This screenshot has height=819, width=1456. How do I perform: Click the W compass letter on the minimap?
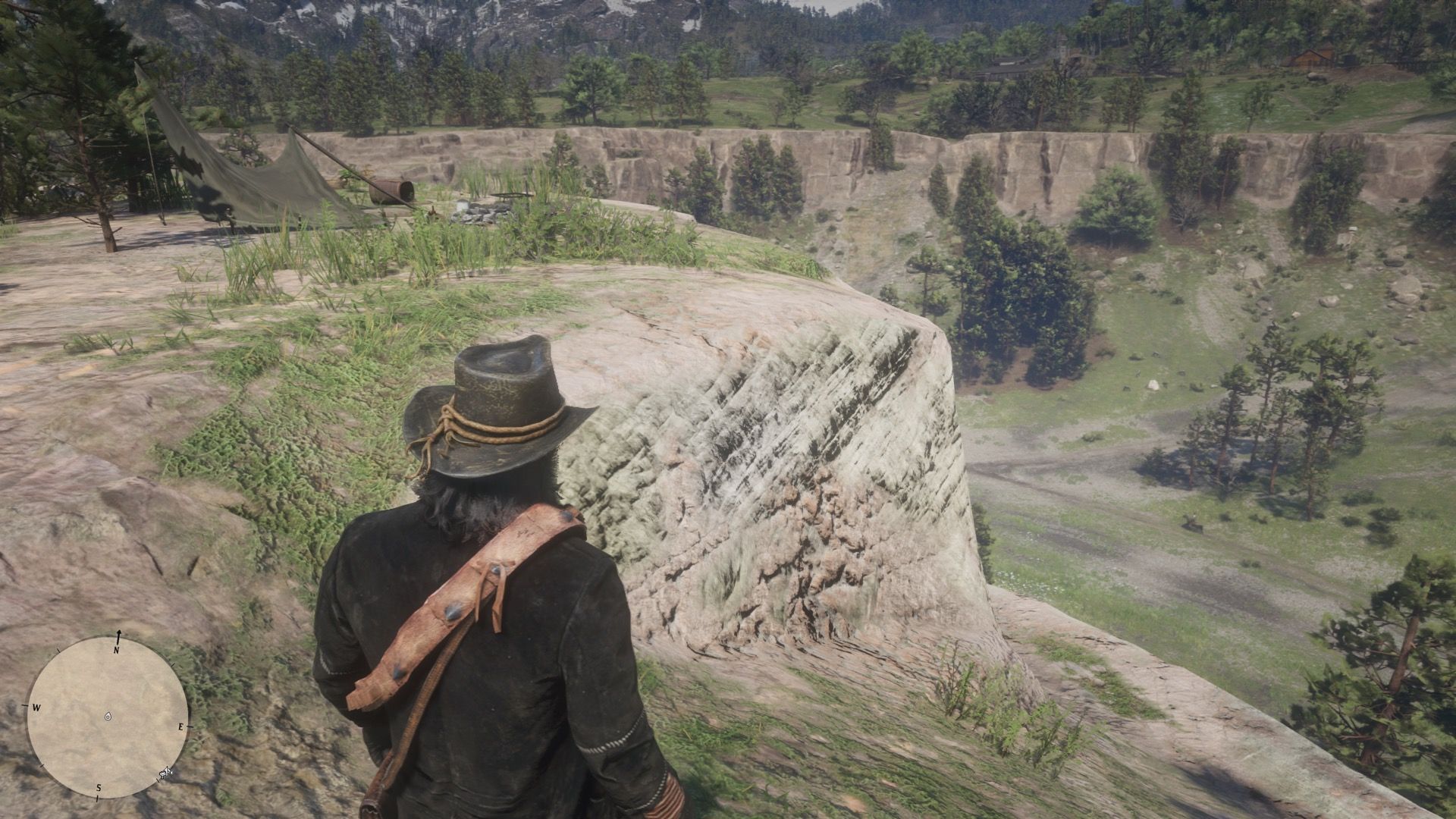coord(36,708)
